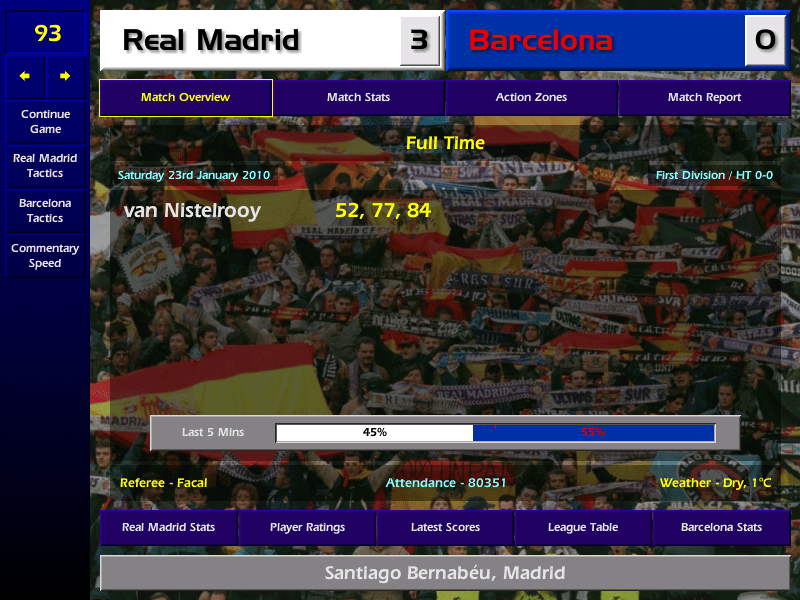Show Player Ratings
The image size is (800, 600).
[307, 527]
